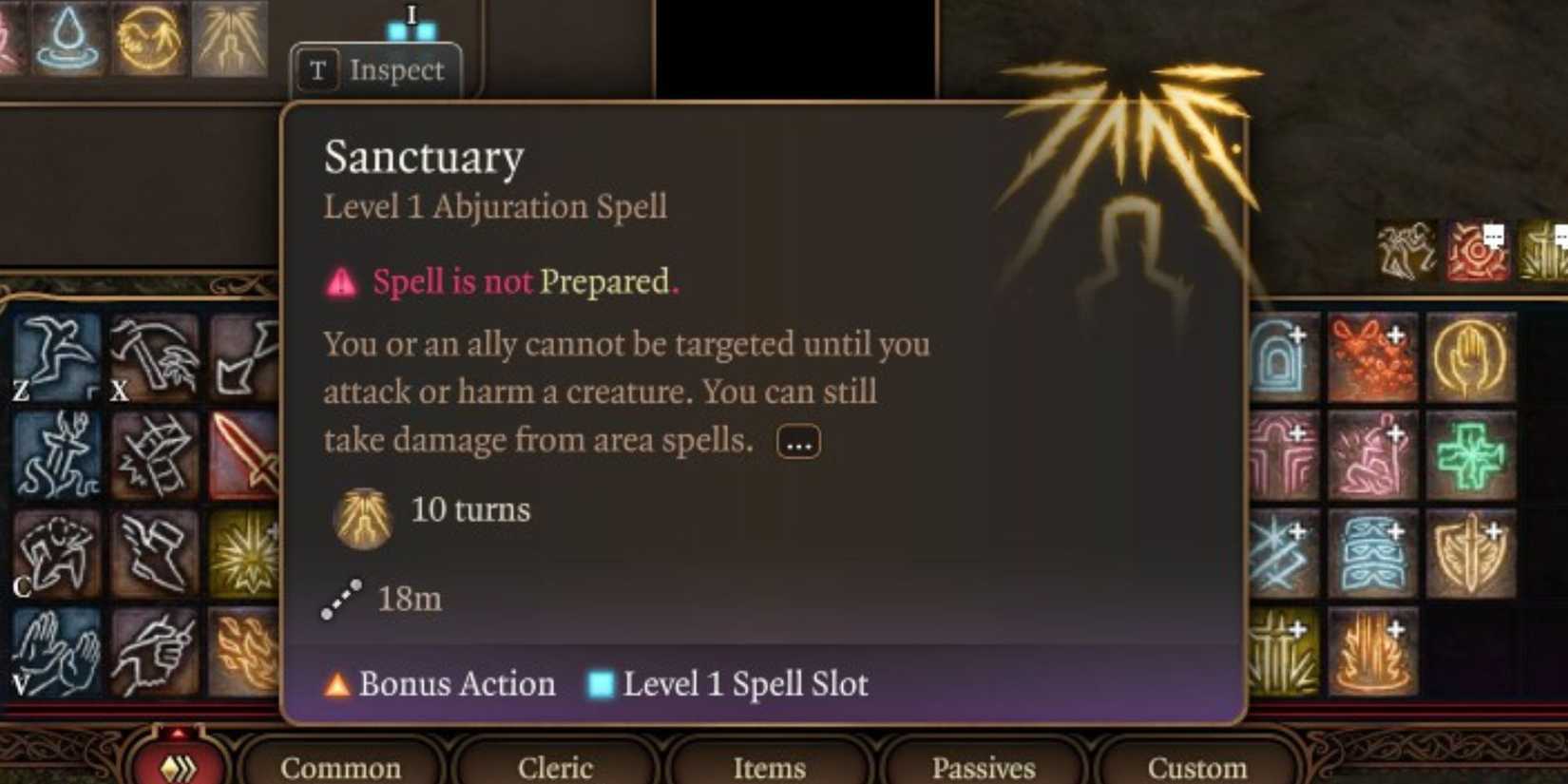Click the red double-chevron hotbar expander

pos(176,765)
